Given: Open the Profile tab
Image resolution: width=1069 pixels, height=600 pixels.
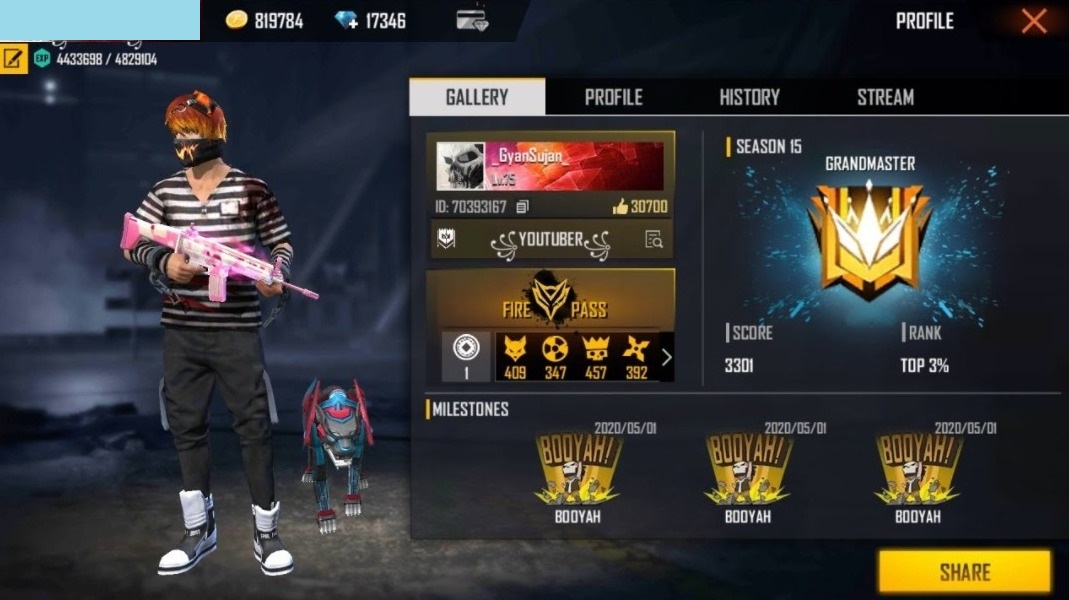Looking at the screenshot, I should click(x=613, y=97).
